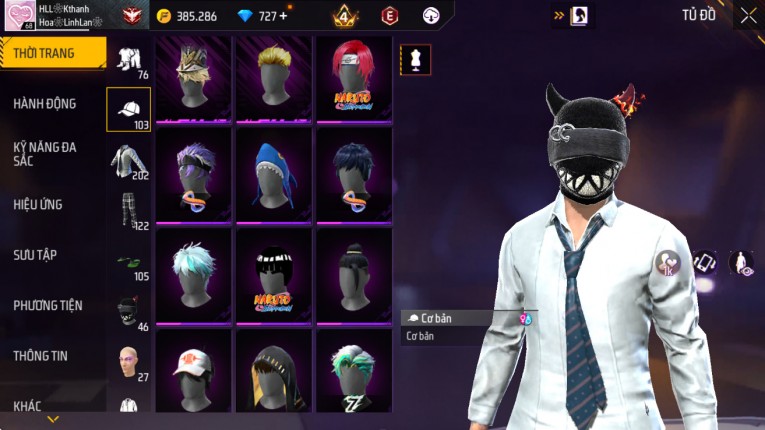Select the shirt category showing 202 items

tap(128, 161)
